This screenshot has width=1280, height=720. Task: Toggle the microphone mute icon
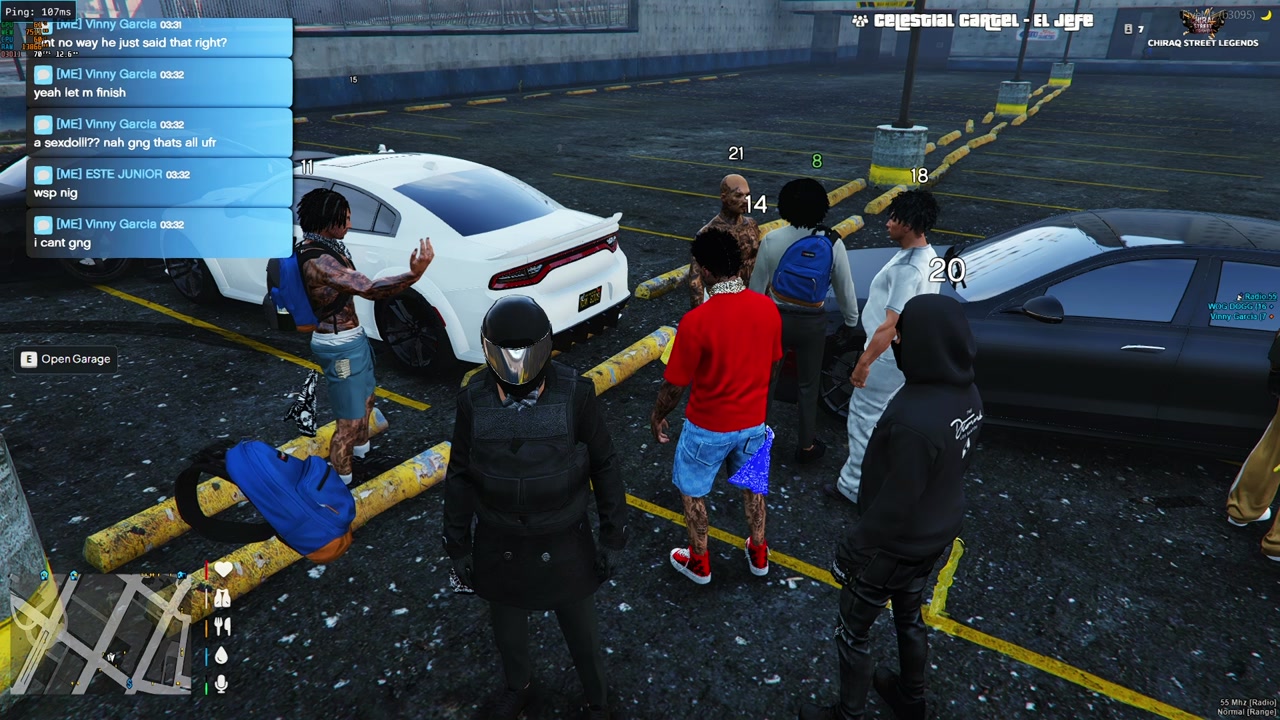click(222, 684)
